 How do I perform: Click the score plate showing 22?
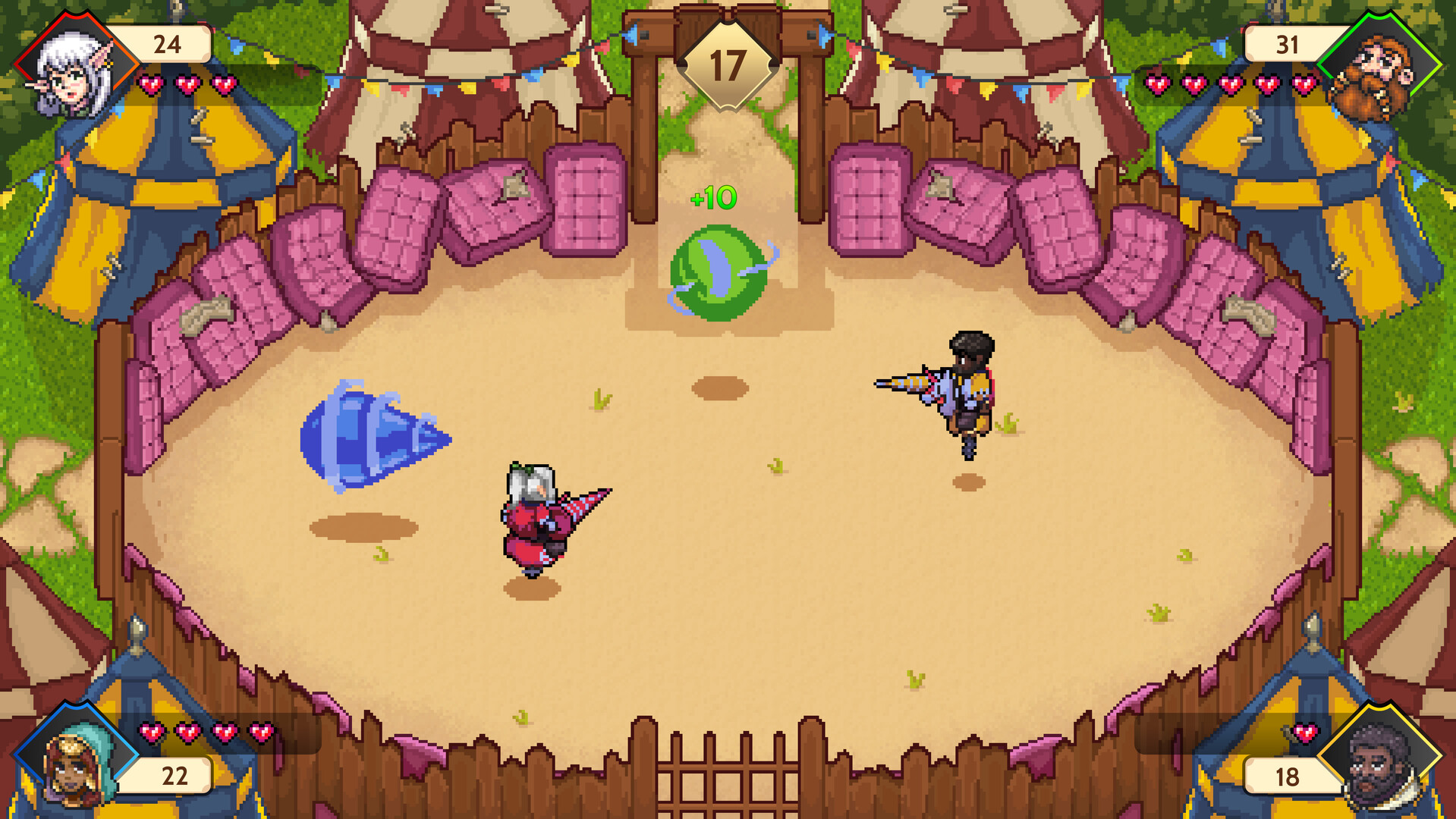173,775
